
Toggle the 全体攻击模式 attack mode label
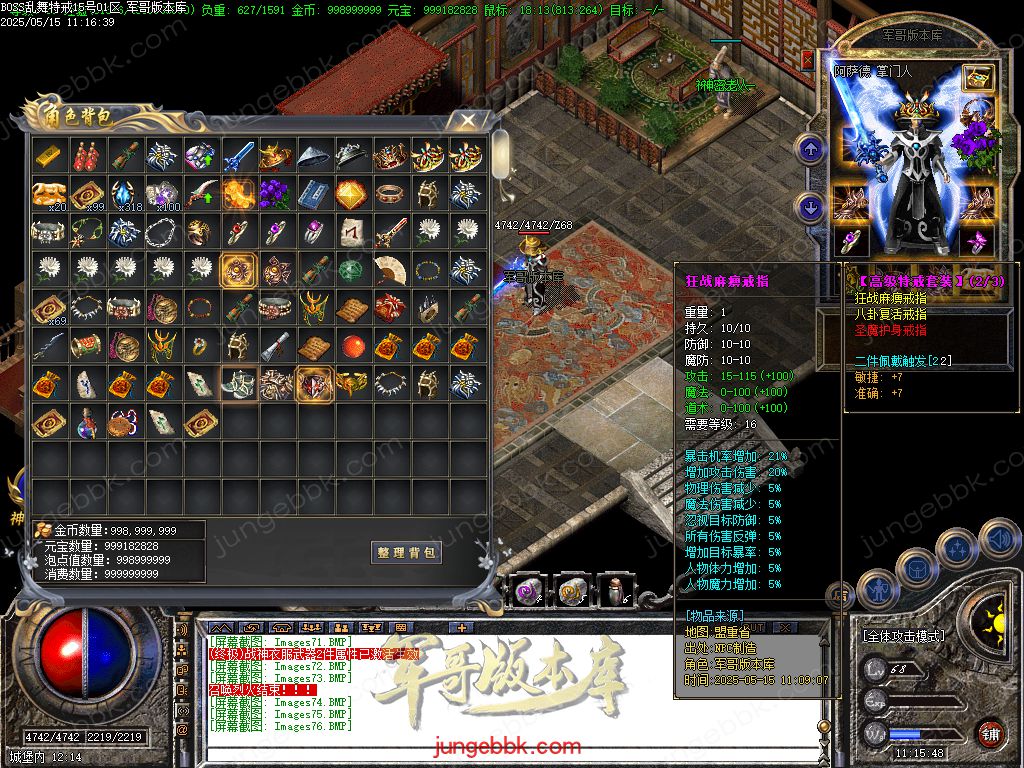point(905,636)
